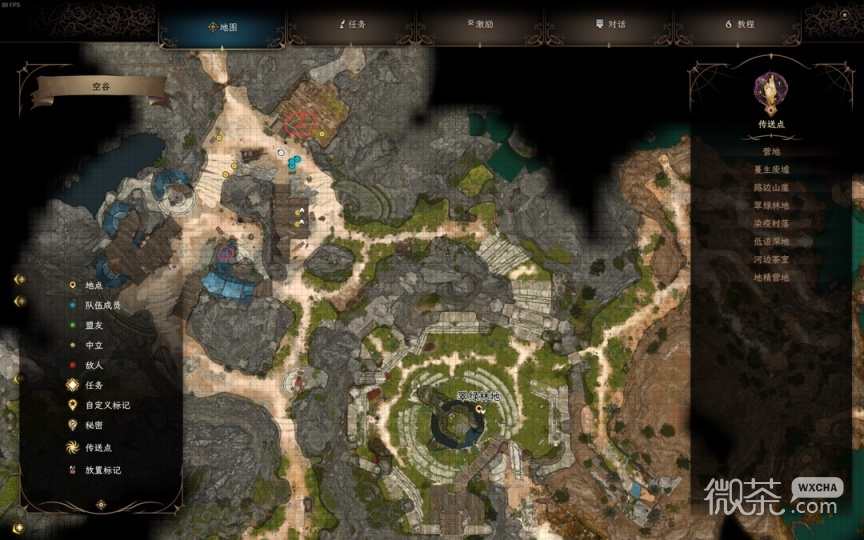This screenshot has width=864, height=540.
Task: Travel to the 地精营地 waypoint entry
Action: (x=772, y=277)
